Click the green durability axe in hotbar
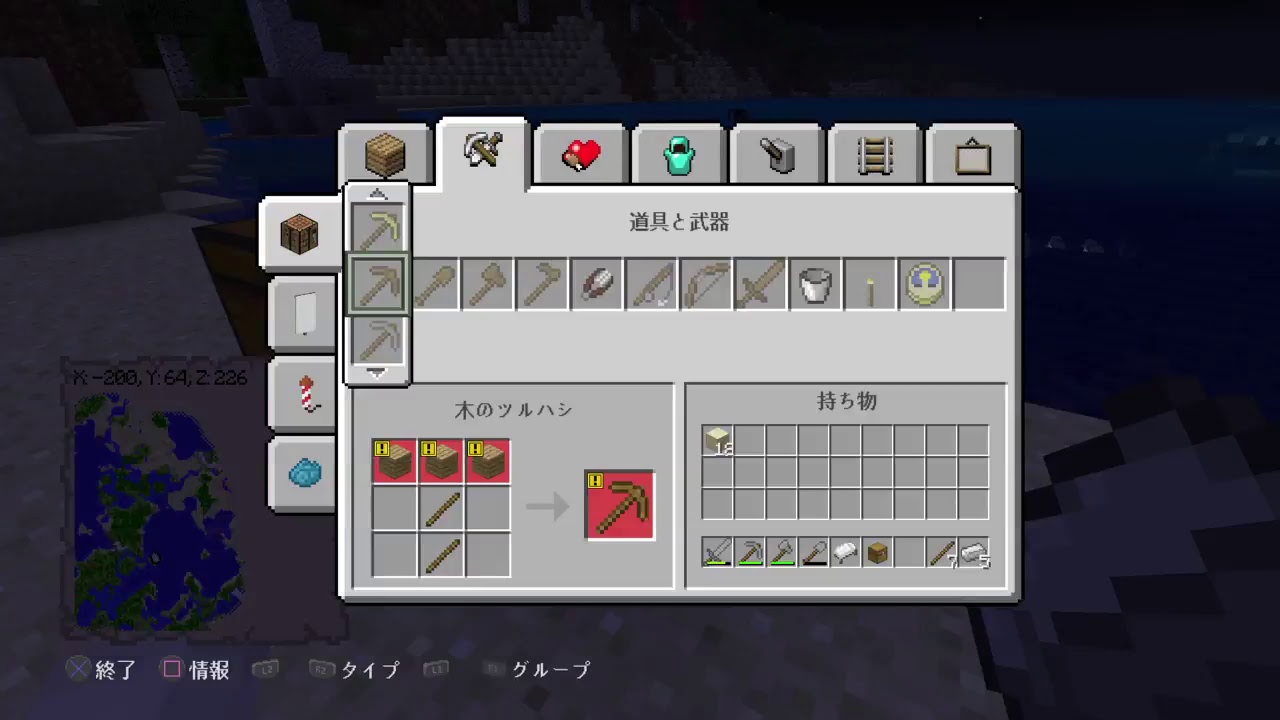 pos(781,552)
